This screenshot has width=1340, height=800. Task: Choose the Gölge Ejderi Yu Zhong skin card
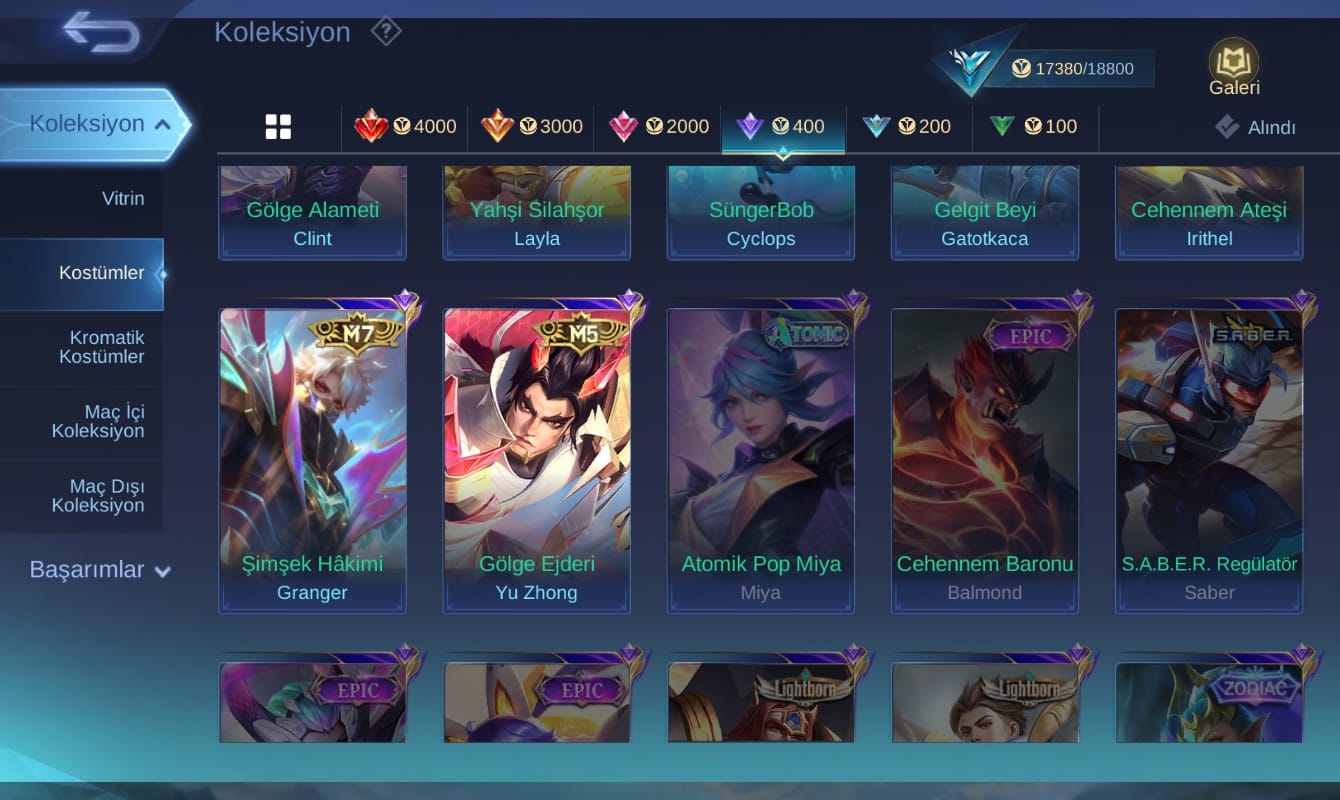(x=537, y=460)
